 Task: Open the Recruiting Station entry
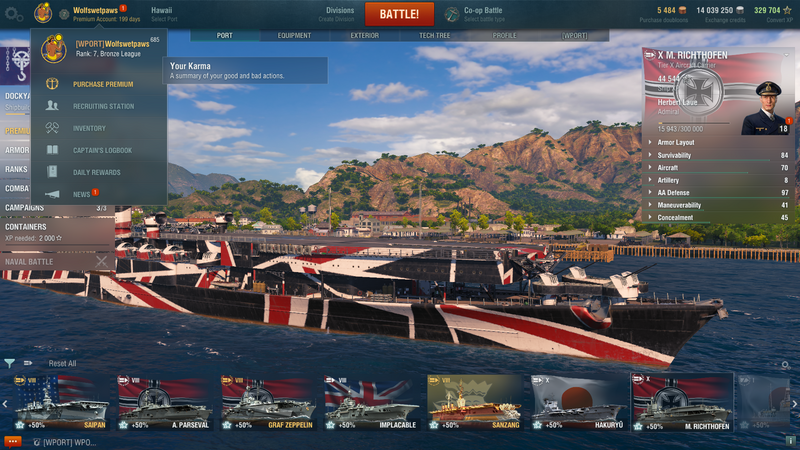click(103, 106)
